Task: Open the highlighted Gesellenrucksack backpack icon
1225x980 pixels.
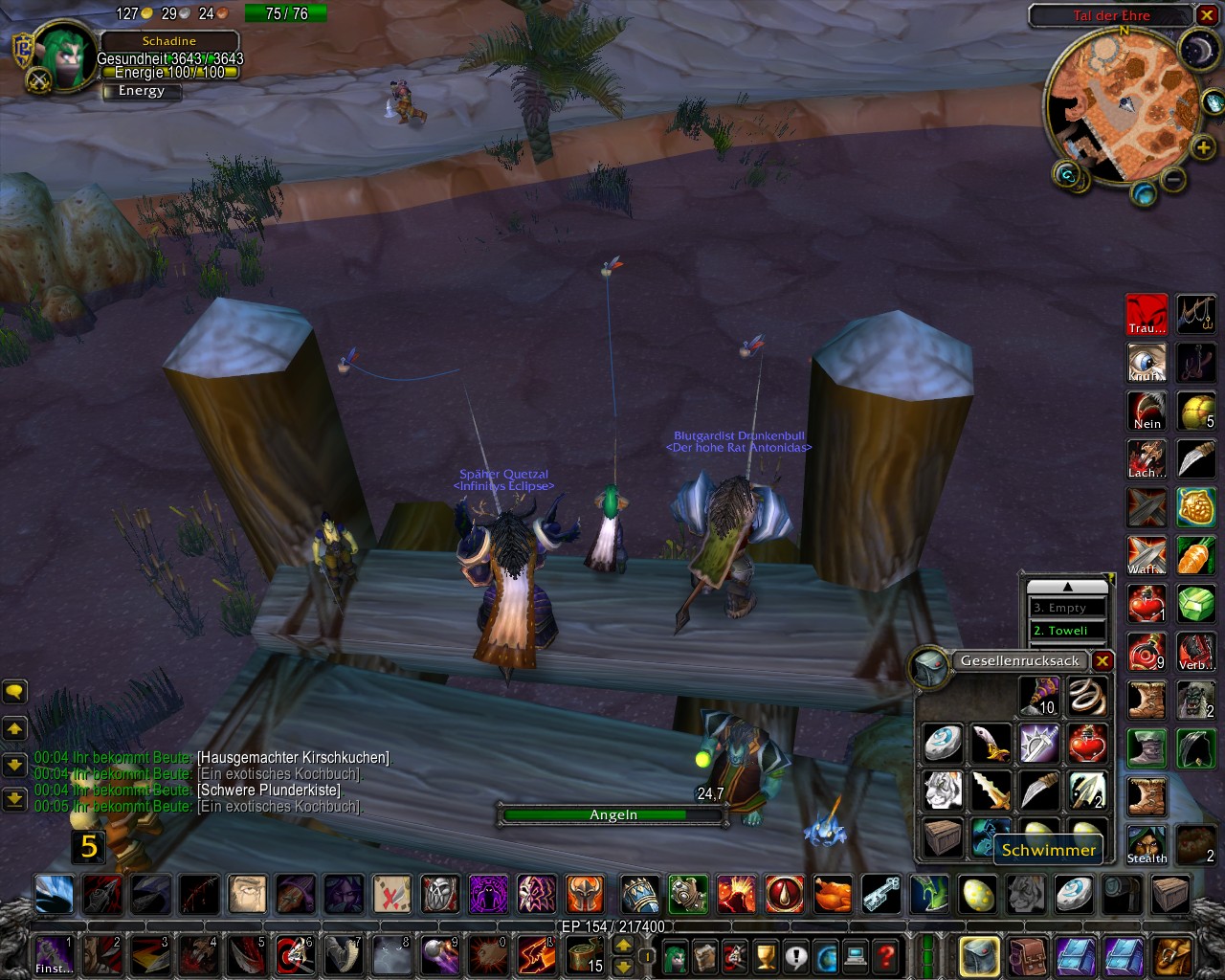Action: click(978, 954)
